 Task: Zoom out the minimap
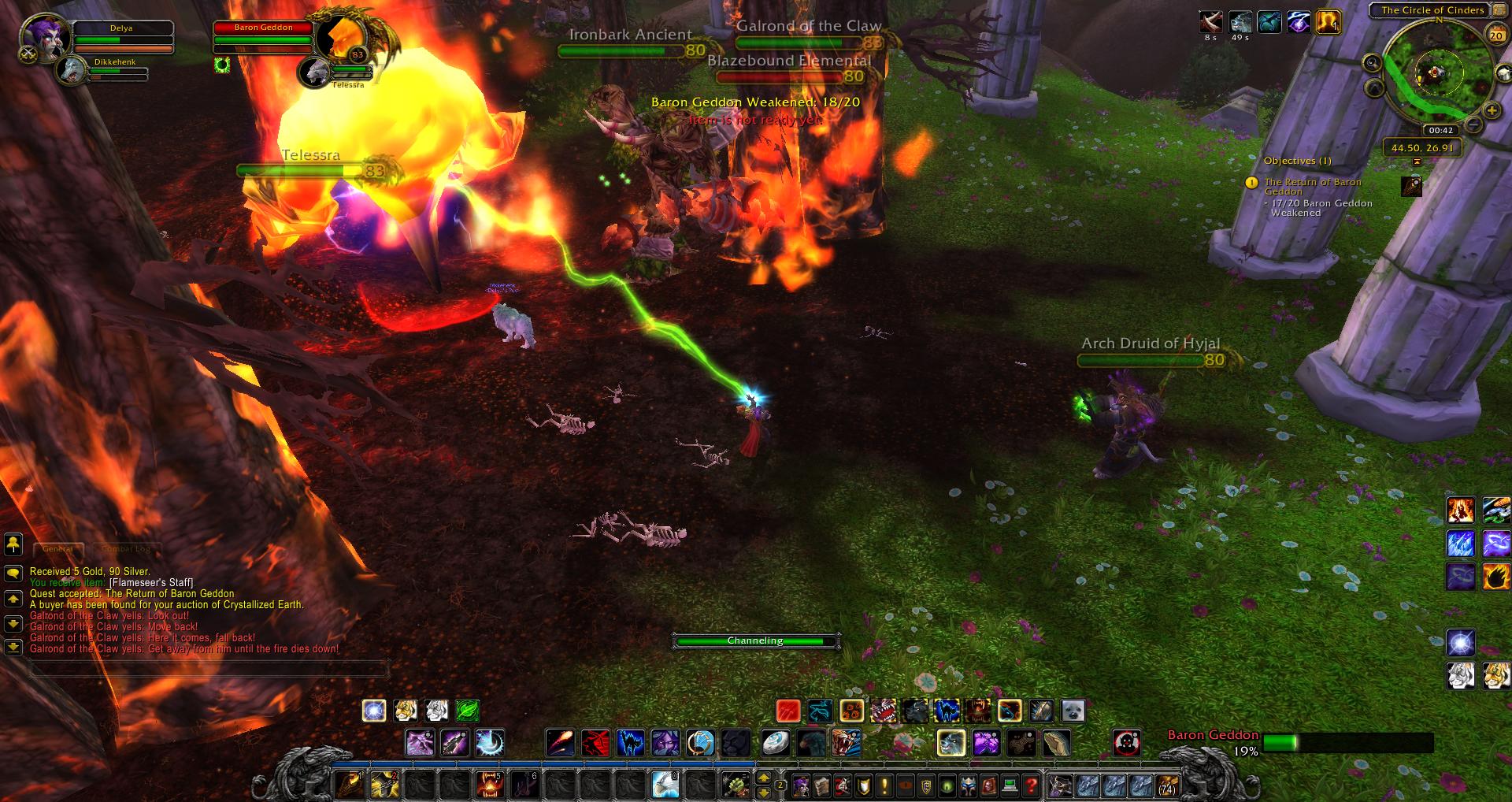tap(1474, 125)
